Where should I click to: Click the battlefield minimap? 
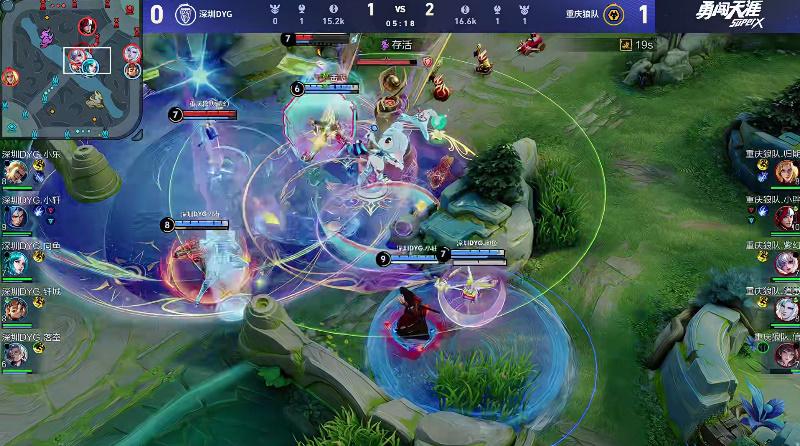coord(70,70)
